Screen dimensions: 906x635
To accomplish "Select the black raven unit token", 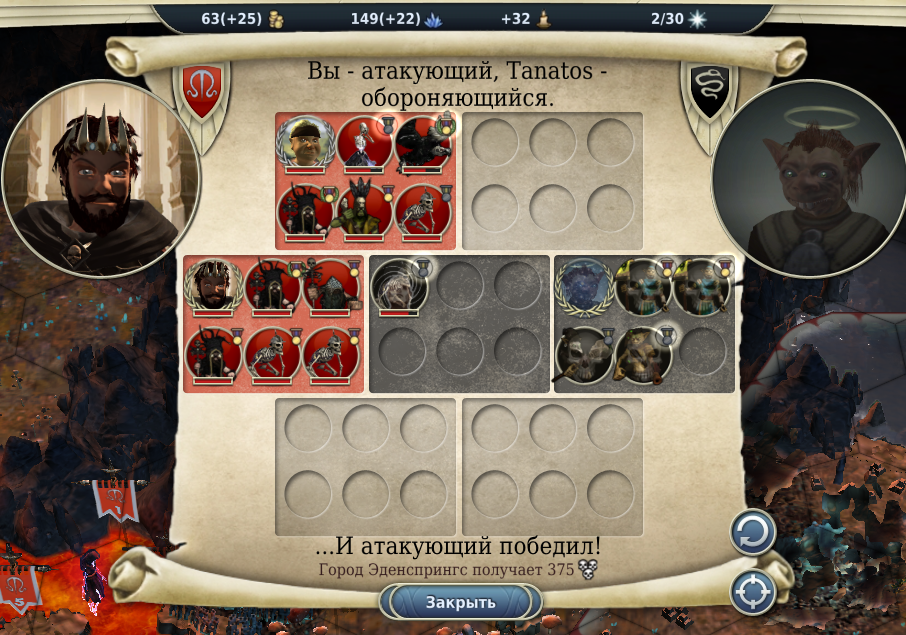I will click(x=421, y=144).
